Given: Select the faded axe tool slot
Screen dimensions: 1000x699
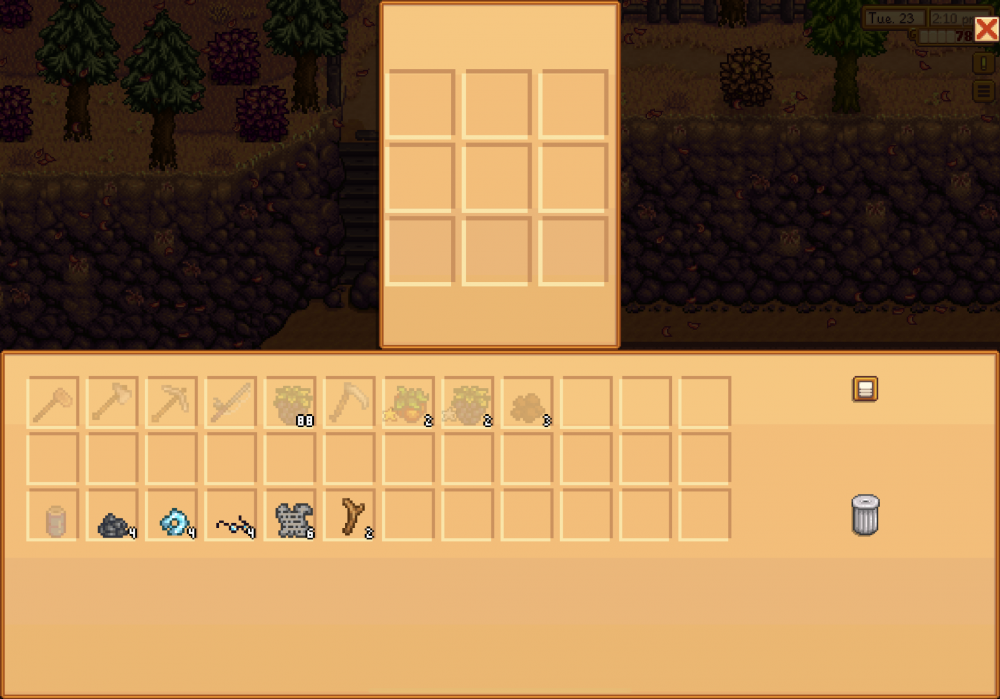Looking at the screenshot, I should 113,402.
